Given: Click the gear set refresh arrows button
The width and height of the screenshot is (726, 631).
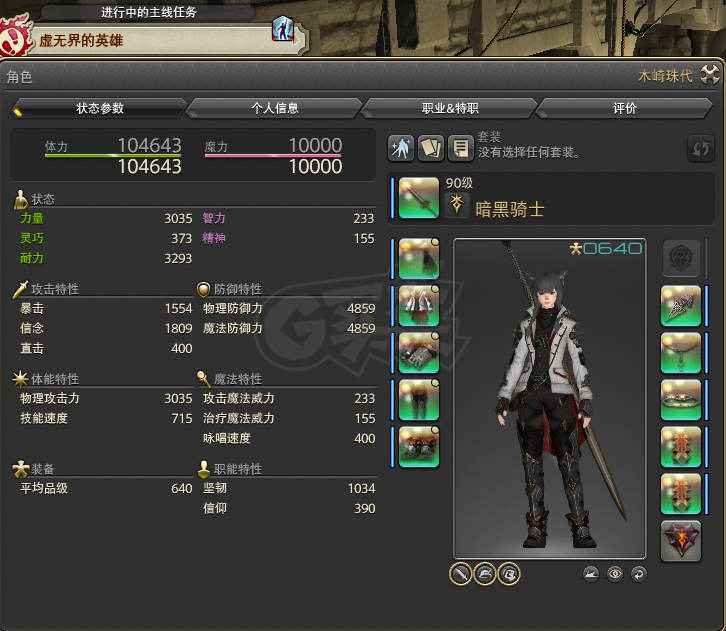Looking at the screenshot, I should click(701, 149).
